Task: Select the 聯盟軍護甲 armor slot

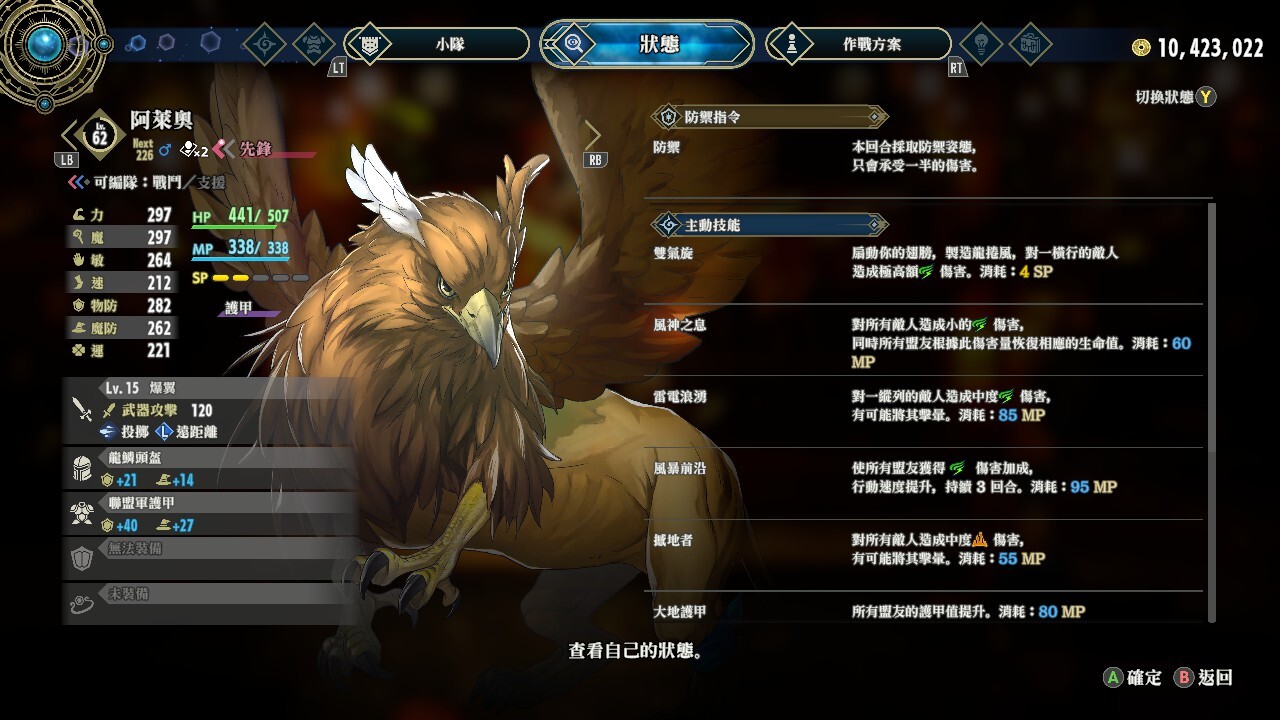Action: coord(210,514)
